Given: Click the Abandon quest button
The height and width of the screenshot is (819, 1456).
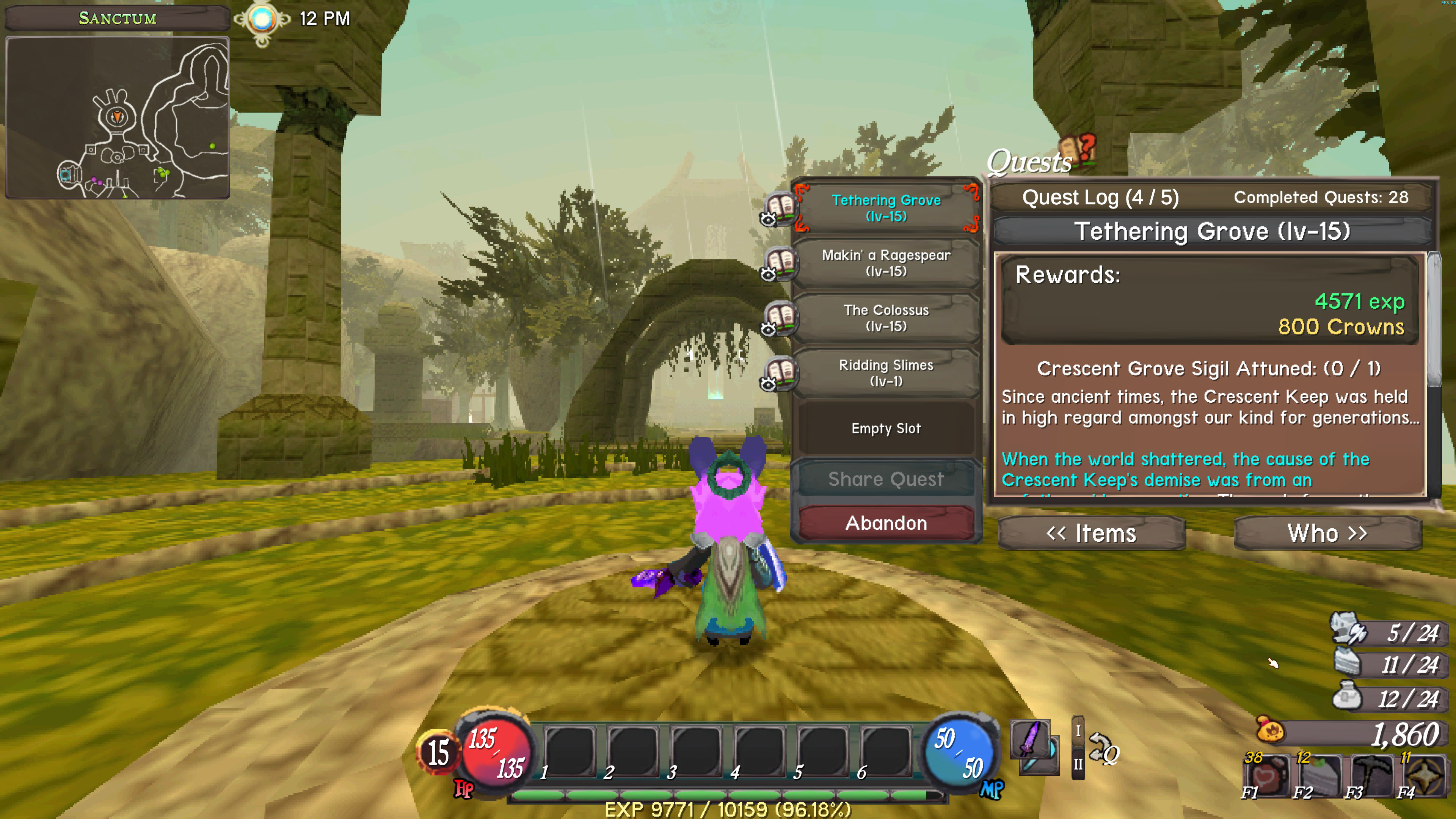Looking at the screenshot, I should point(886,523).
